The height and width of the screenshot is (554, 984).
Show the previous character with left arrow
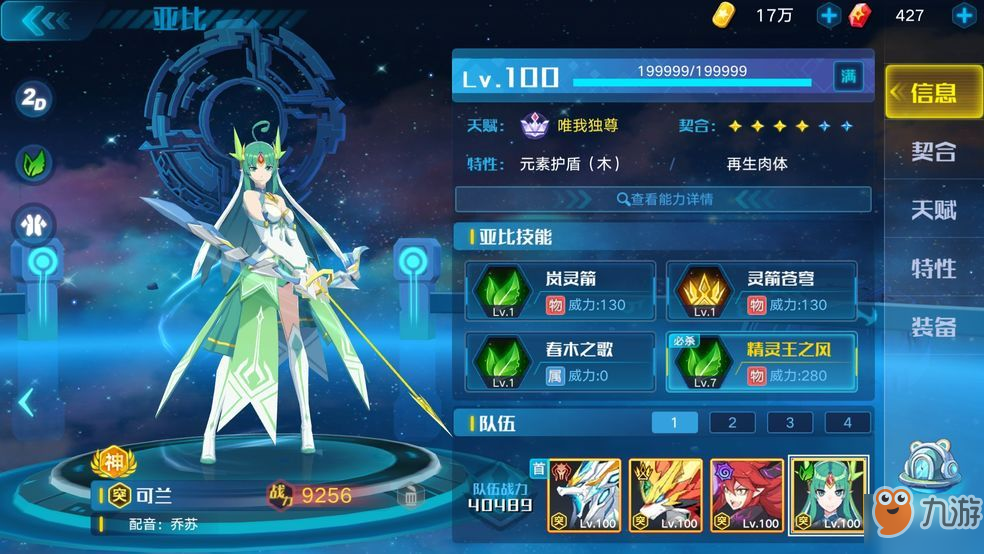(27, 402)
